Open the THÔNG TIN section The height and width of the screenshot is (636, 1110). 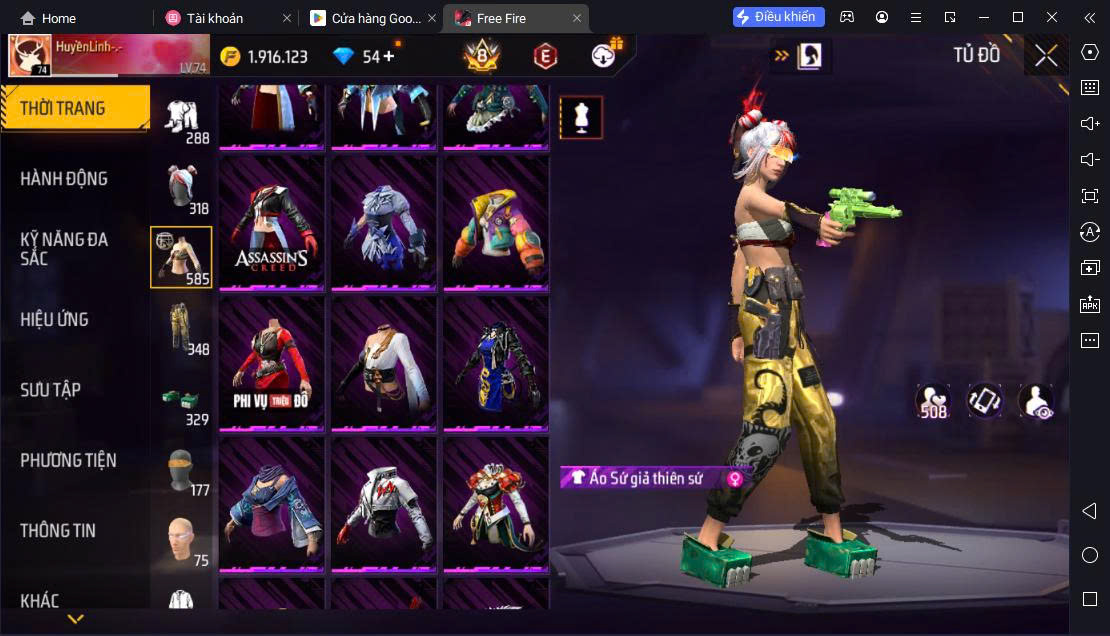(x=58, y=531)
